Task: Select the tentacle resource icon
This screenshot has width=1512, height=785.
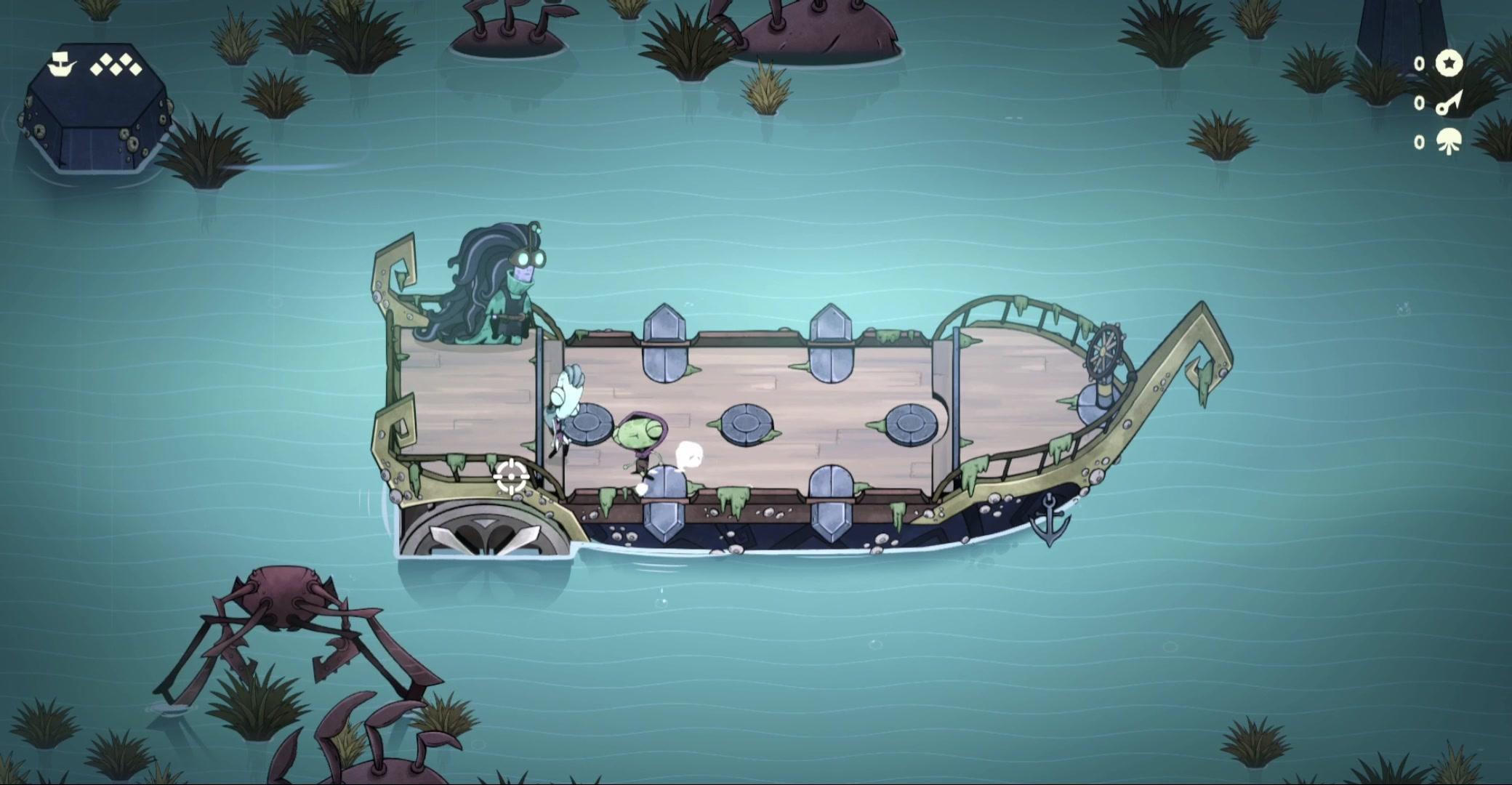Action: click(1449, 141)
